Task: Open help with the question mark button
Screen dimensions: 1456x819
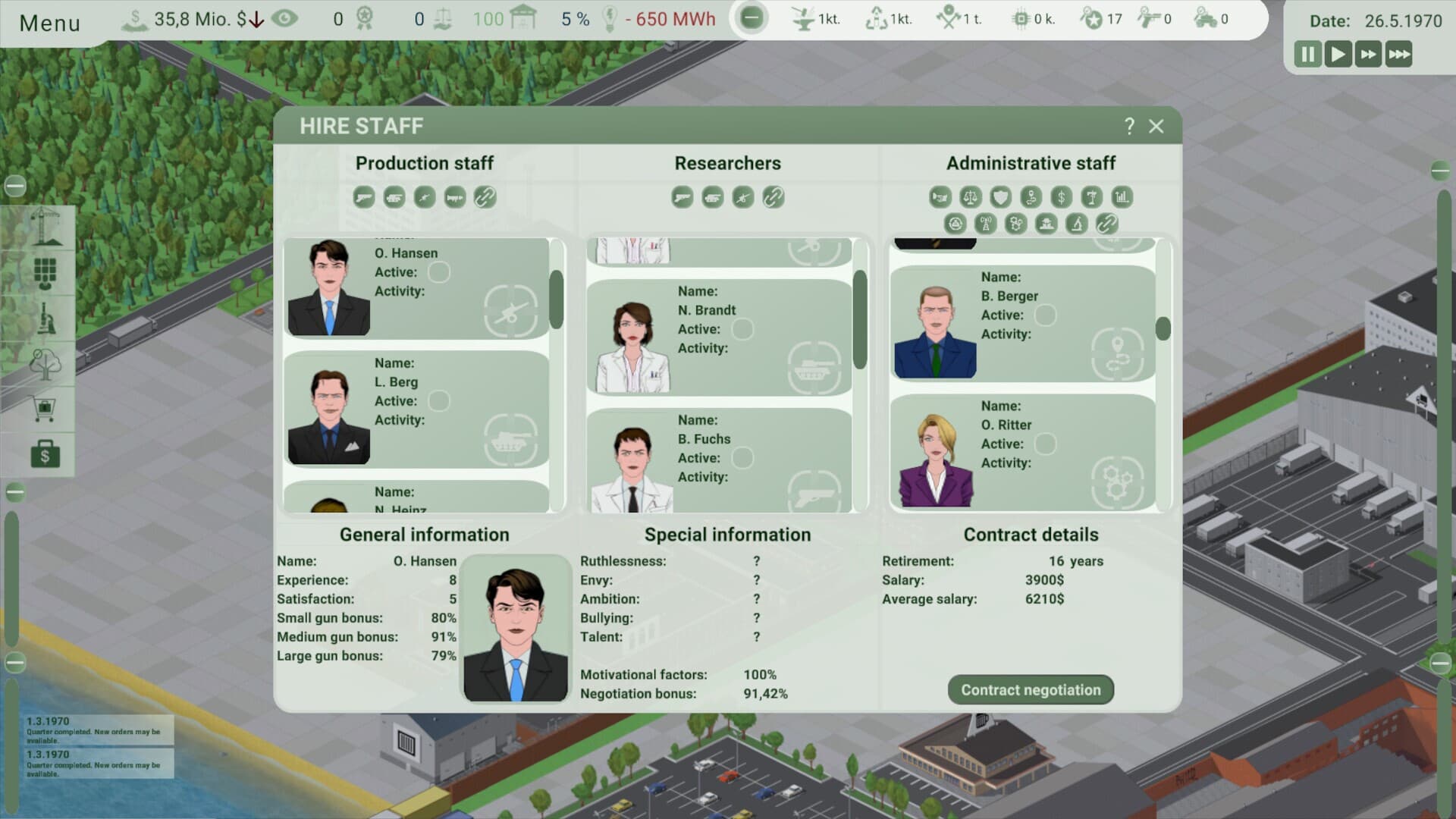Action: [1129, 127]
